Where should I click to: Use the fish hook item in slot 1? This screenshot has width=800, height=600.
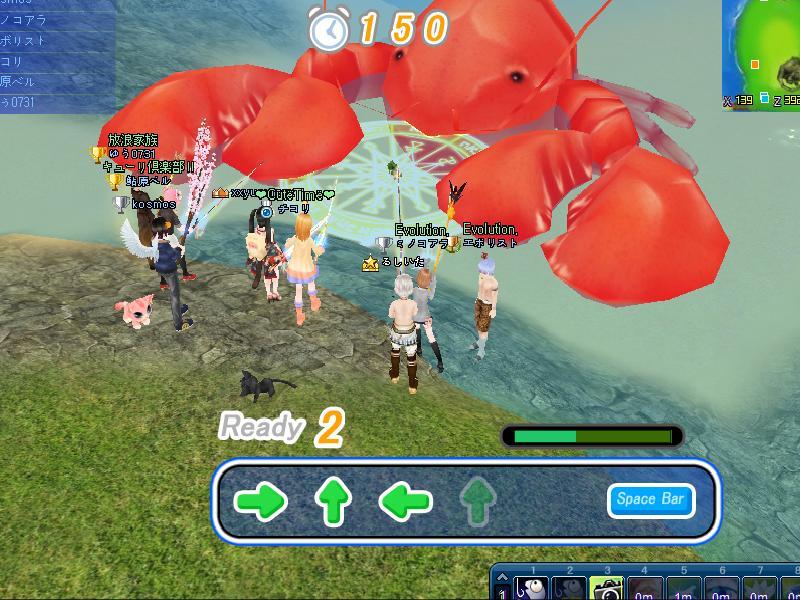531,588
